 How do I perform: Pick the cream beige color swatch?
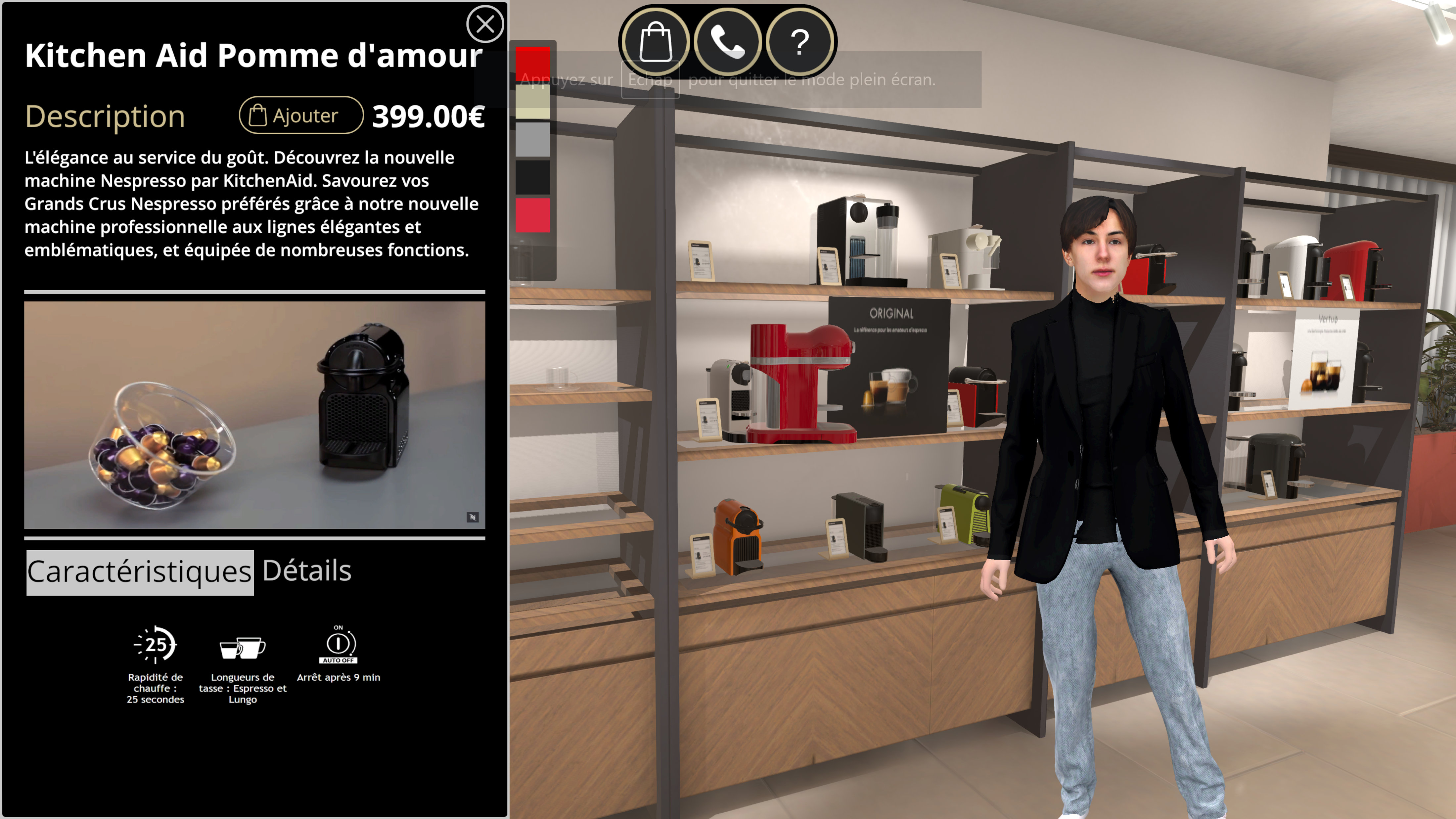[x=532, y=102]
